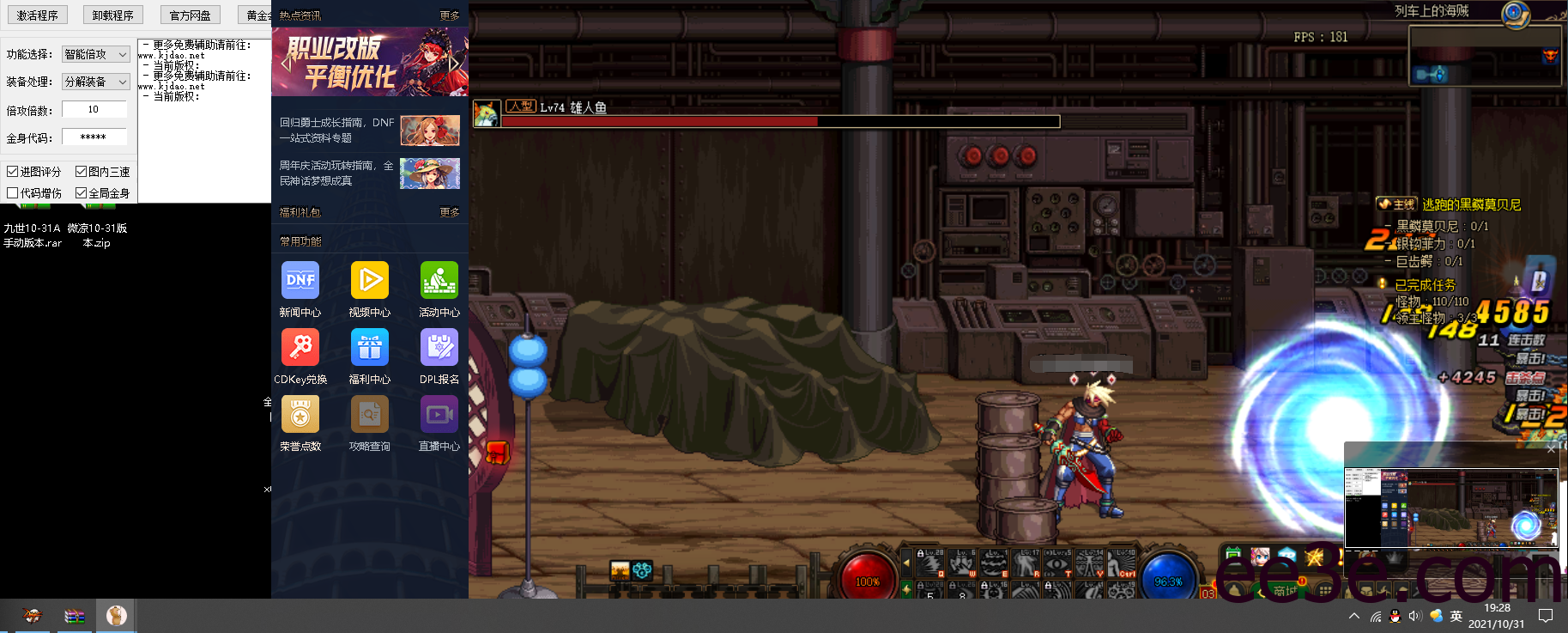The height and width of the screenshot is (633, 1568).
Task: Click 更多 next to 福利礼包
Action: 450,212
